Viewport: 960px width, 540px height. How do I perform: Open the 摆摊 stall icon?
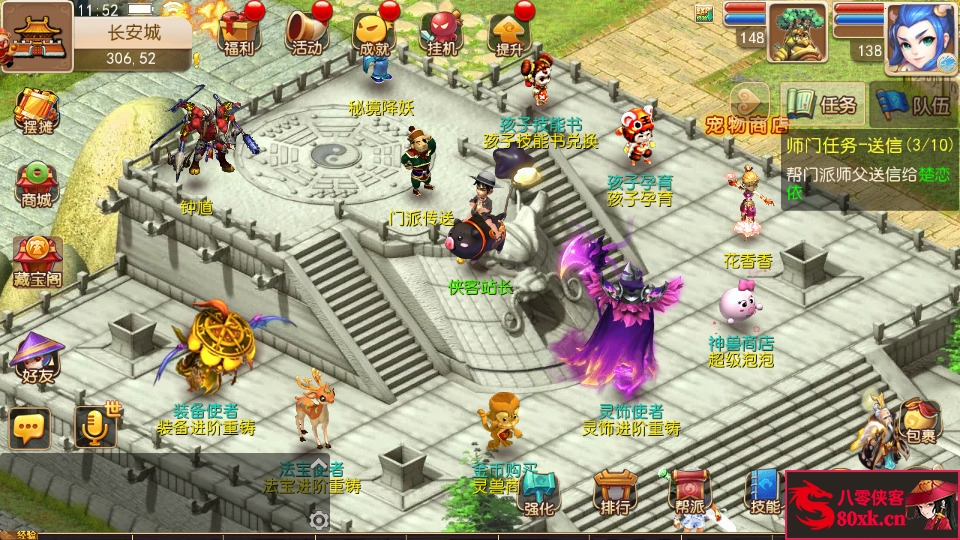36,112
